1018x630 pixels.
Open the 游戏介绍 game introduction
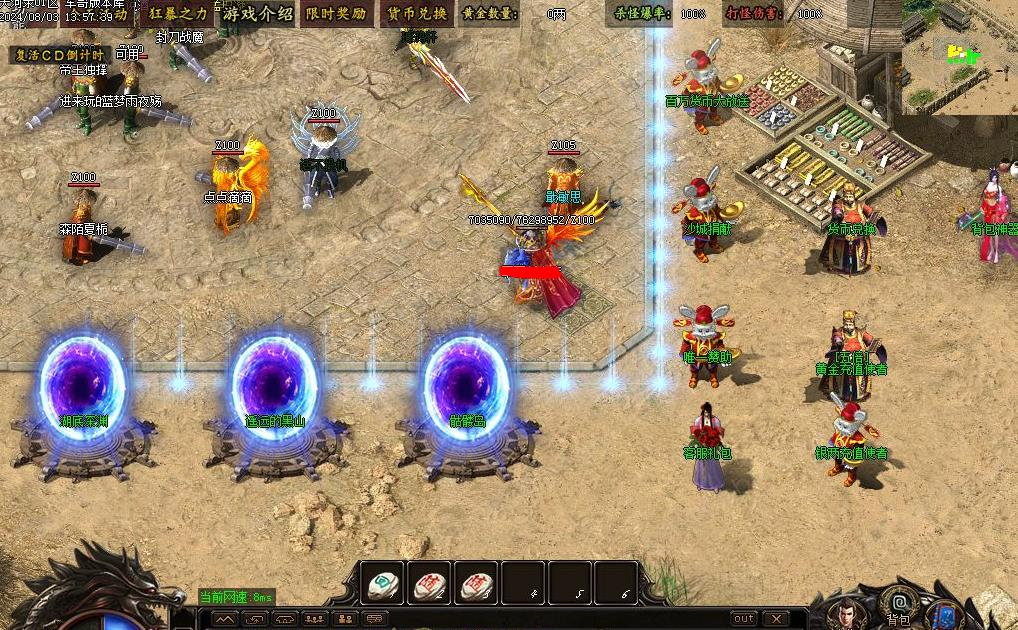[257, 14]
